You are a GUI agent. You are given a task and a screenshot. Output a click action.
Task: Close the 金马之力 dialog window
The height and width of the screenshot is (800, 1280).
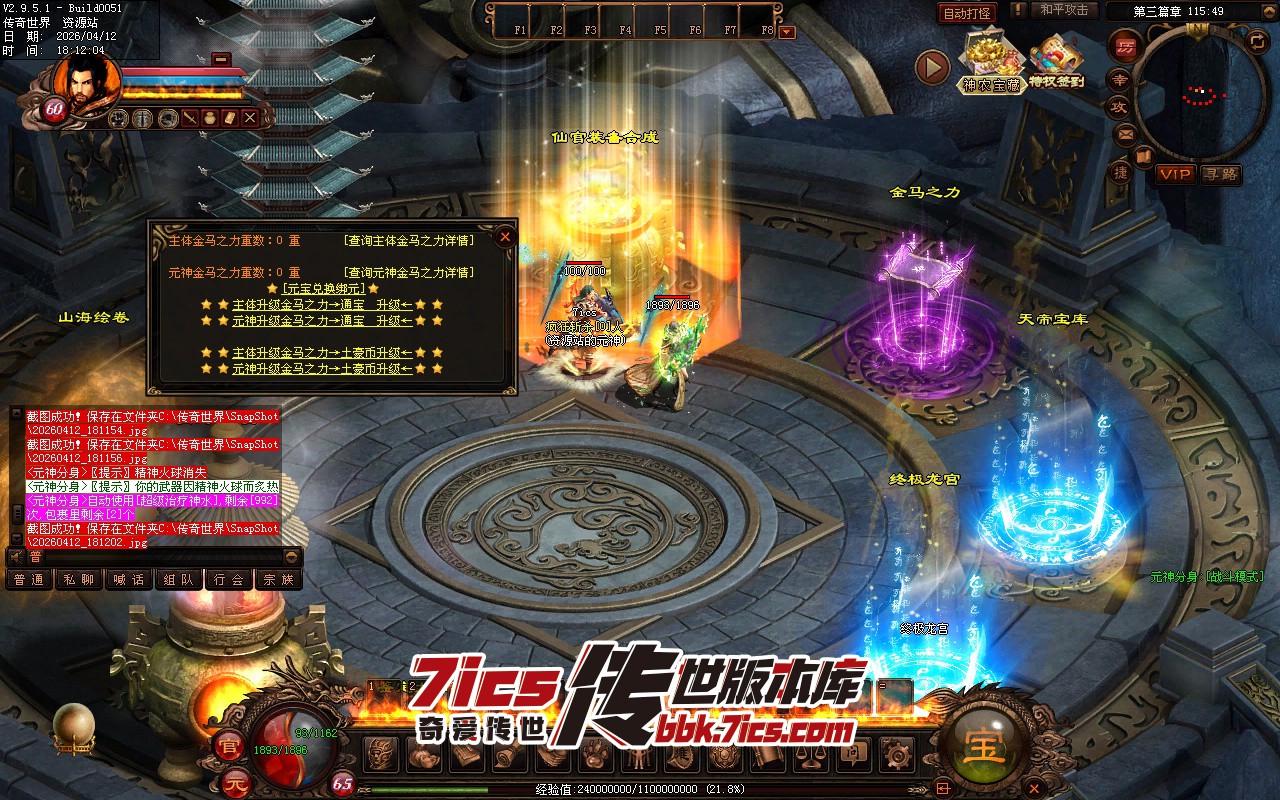(x=505, y=237)
